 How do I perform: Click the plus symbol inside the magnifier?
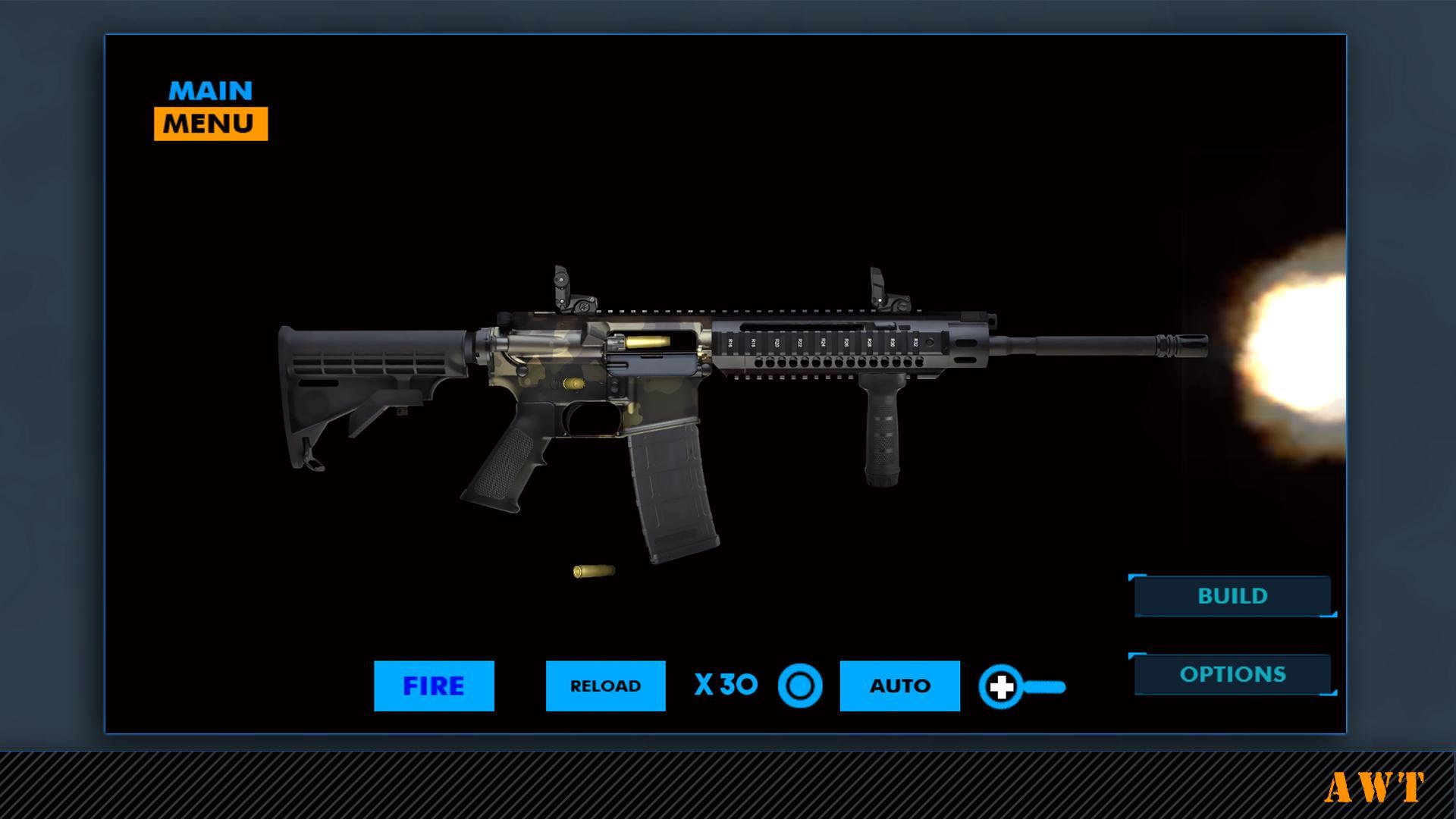[x=1003, y=685]
